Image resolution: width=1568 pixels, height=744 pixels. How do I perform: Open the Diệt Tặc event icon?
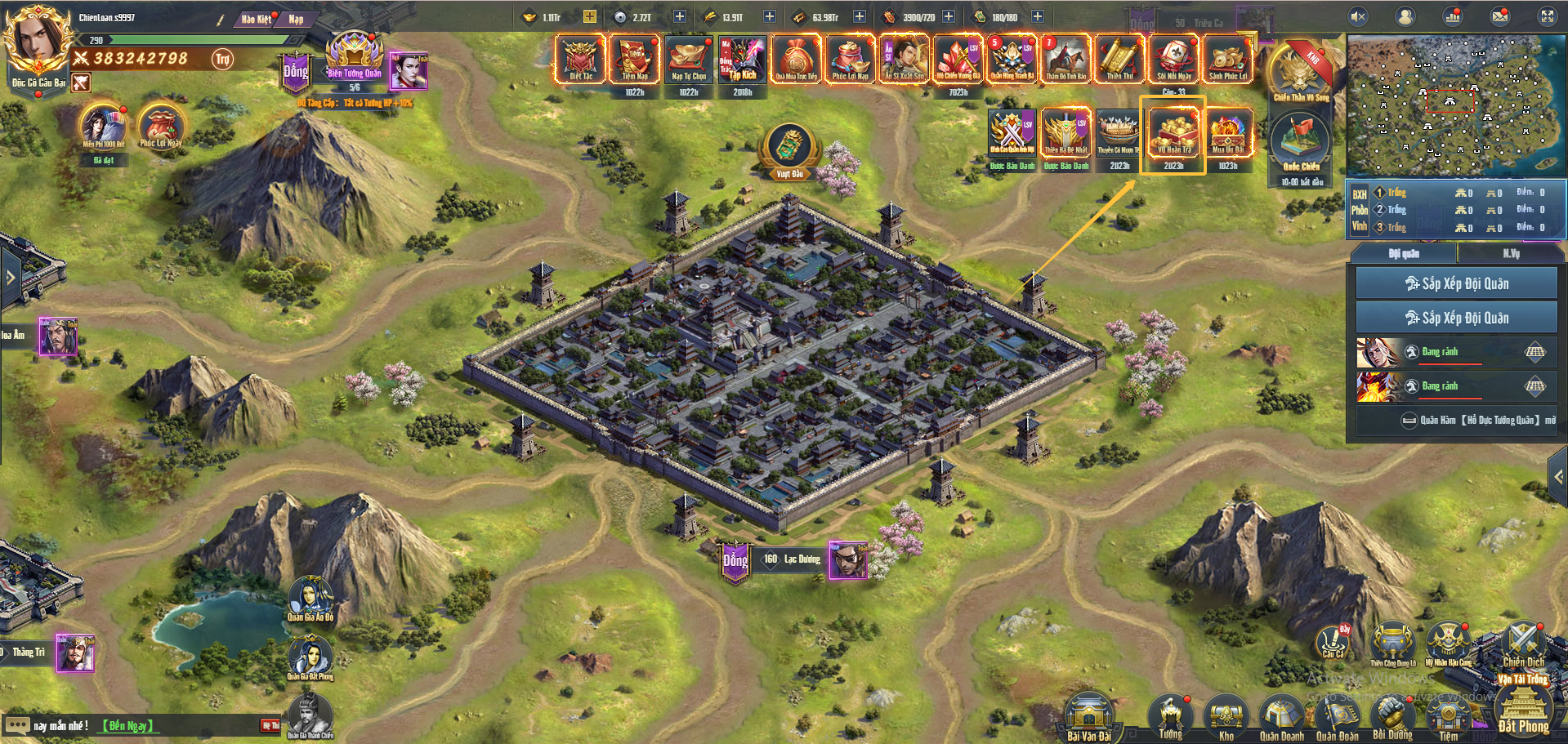click(x=580, y=58)
